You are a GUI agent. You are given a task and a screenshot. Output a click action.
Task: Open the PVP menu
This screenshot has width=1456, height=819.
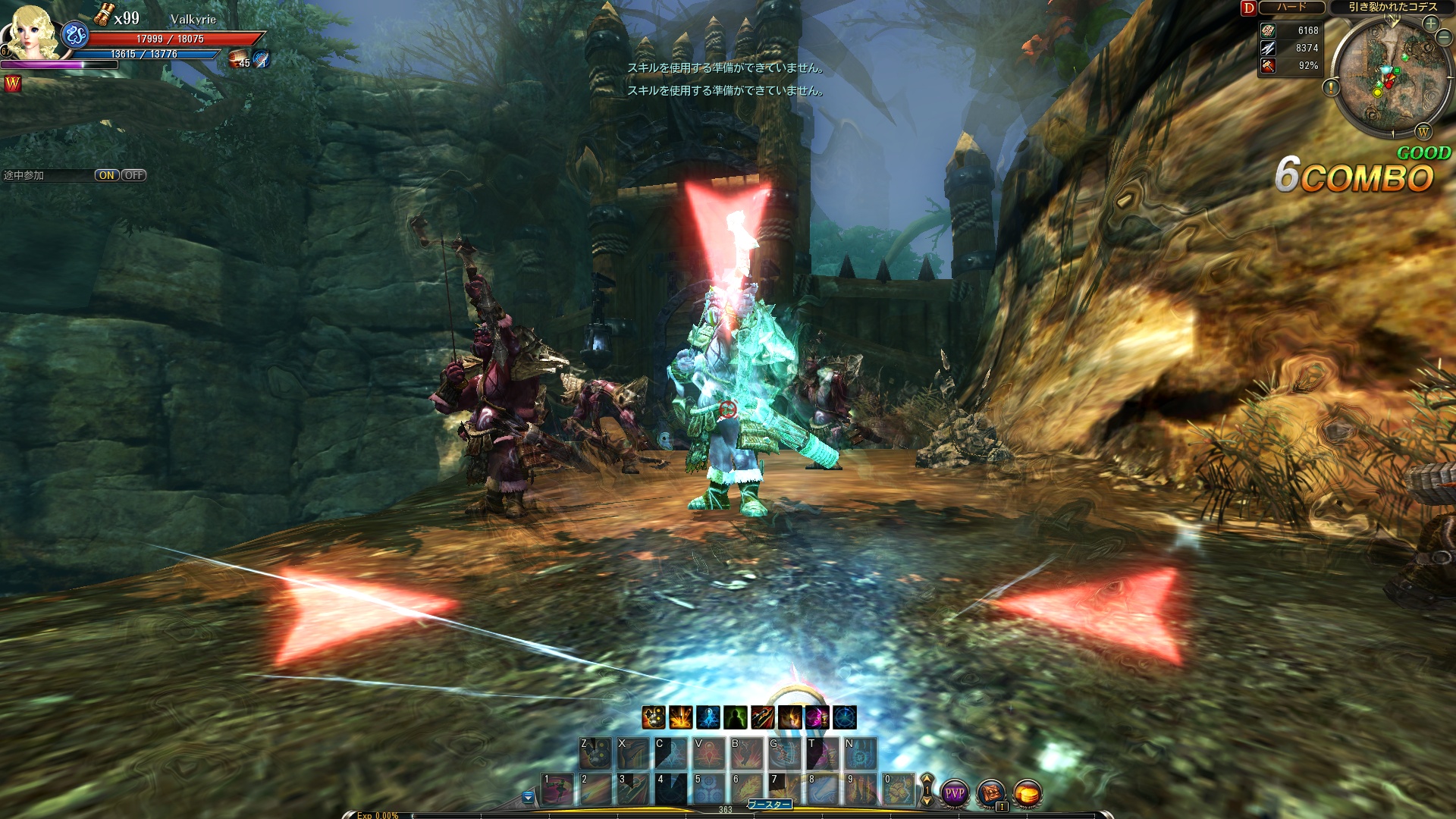tap(954, 793)
